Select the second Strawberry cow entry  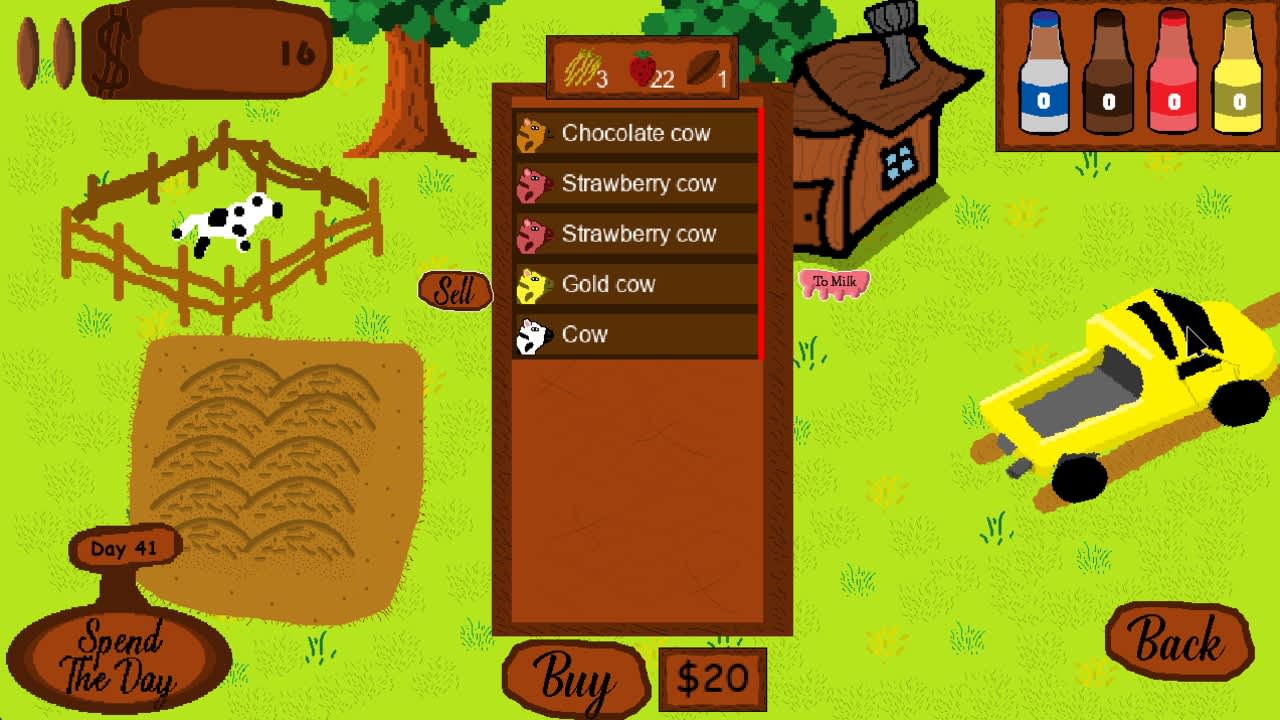637,234
